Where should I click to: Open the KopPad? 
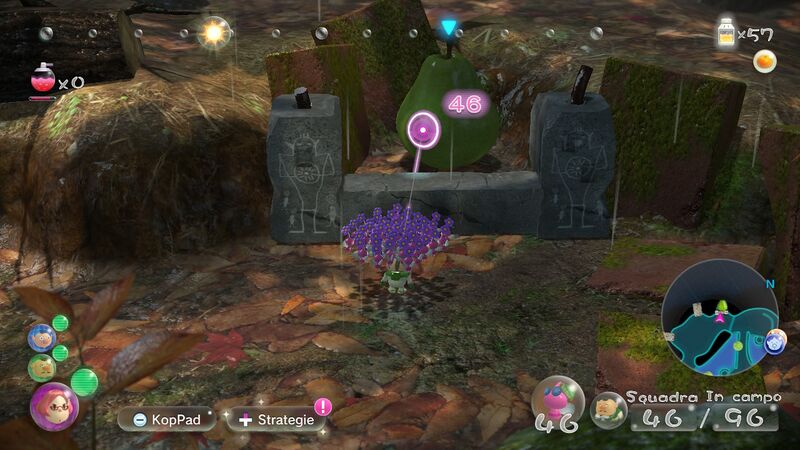[x=166, y=419]
